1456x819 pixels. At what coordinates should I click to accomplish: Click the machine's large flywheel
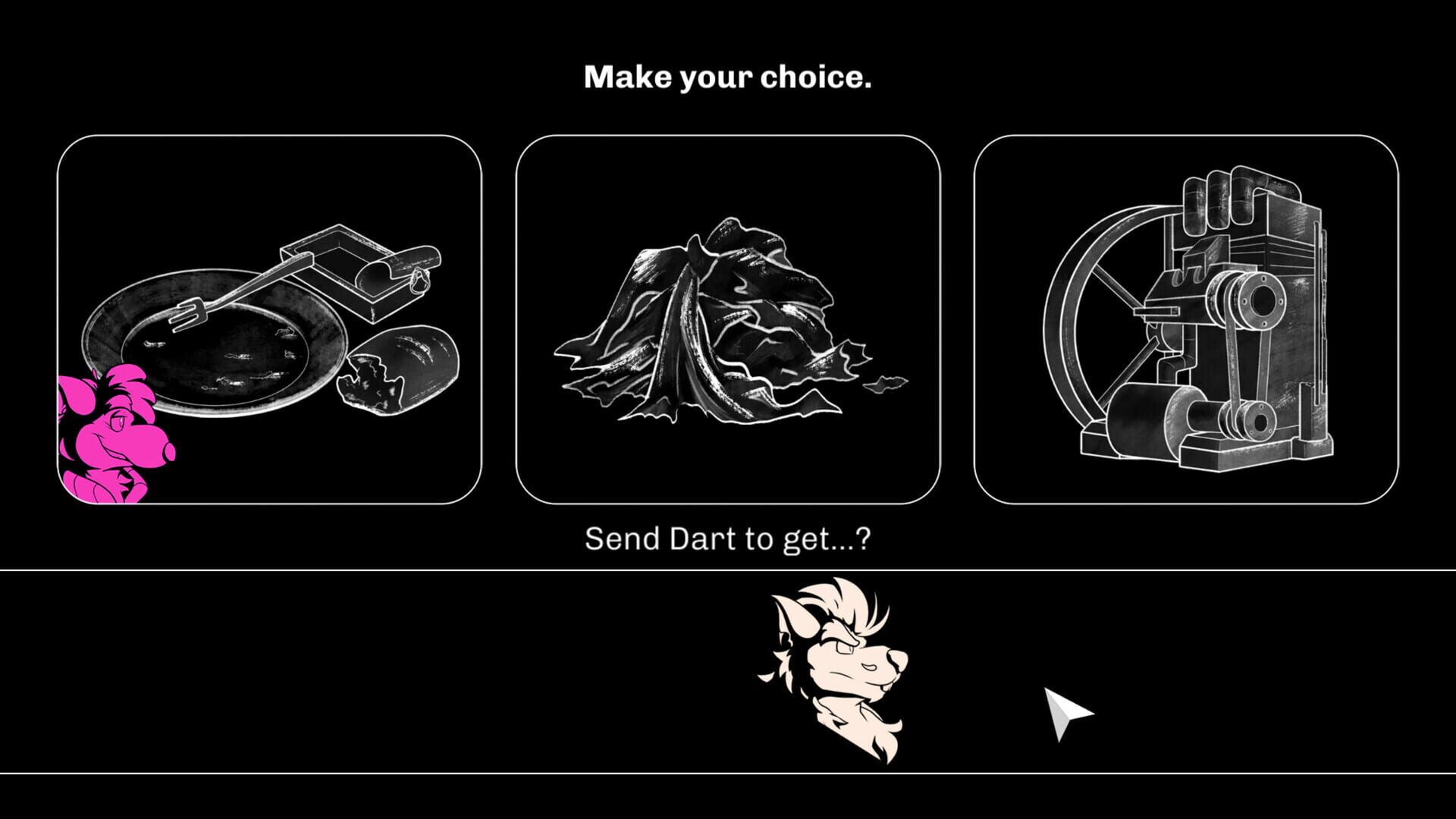click(x=1084, y=318)
